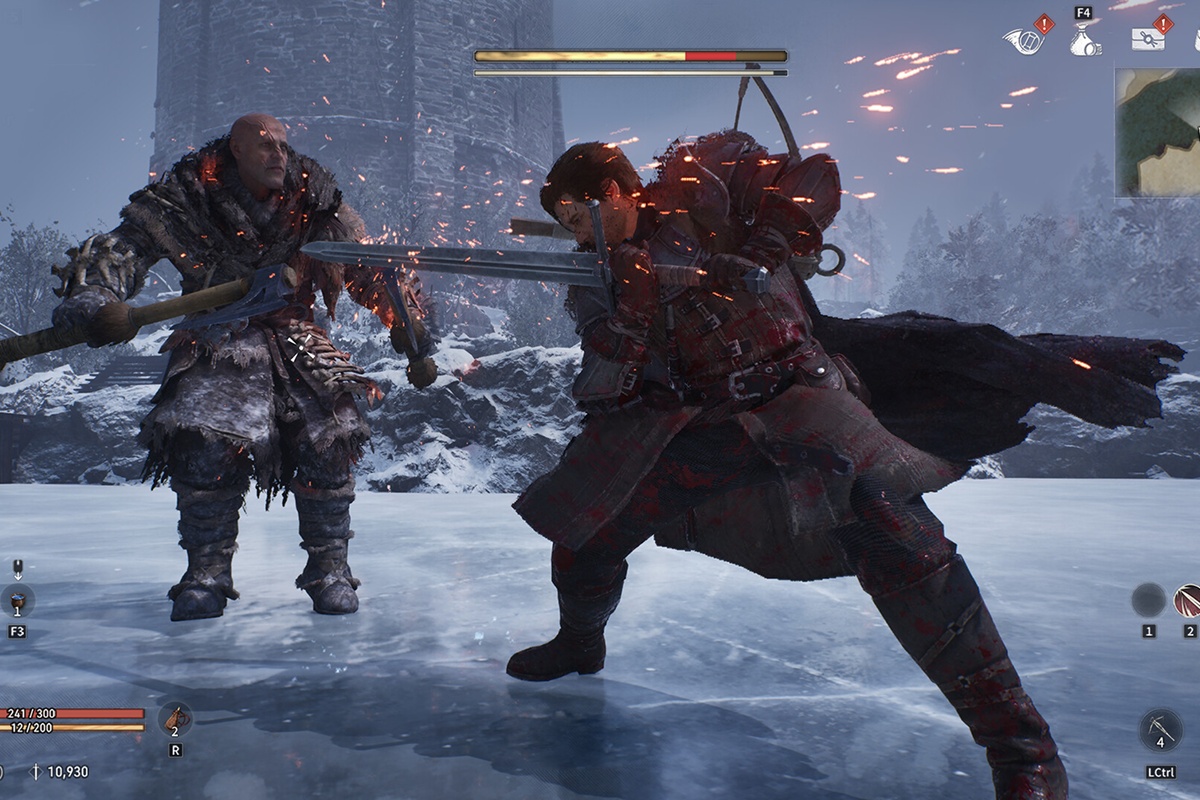Image resolution: width=1200 pixels, height=800 pixels.
Task: Click the minimap in the corner
Action: click(x=1160, y=132)
